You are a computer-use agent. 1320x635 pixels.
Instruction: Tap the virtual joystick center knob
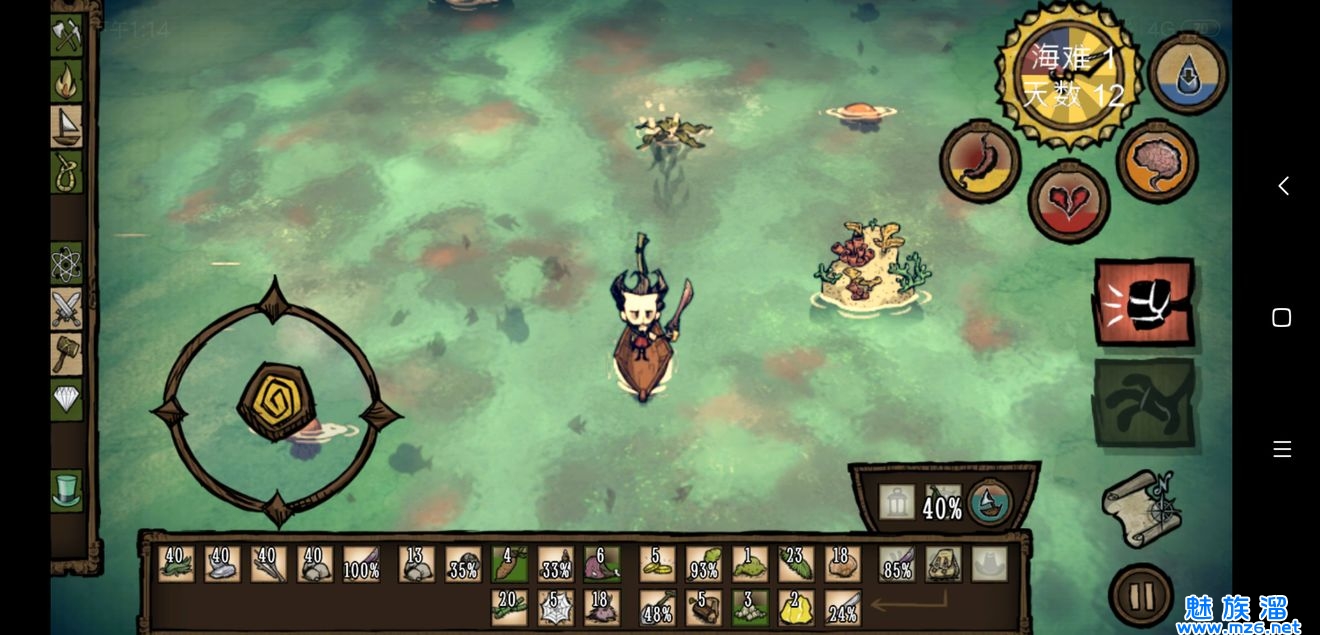[275, 402]
